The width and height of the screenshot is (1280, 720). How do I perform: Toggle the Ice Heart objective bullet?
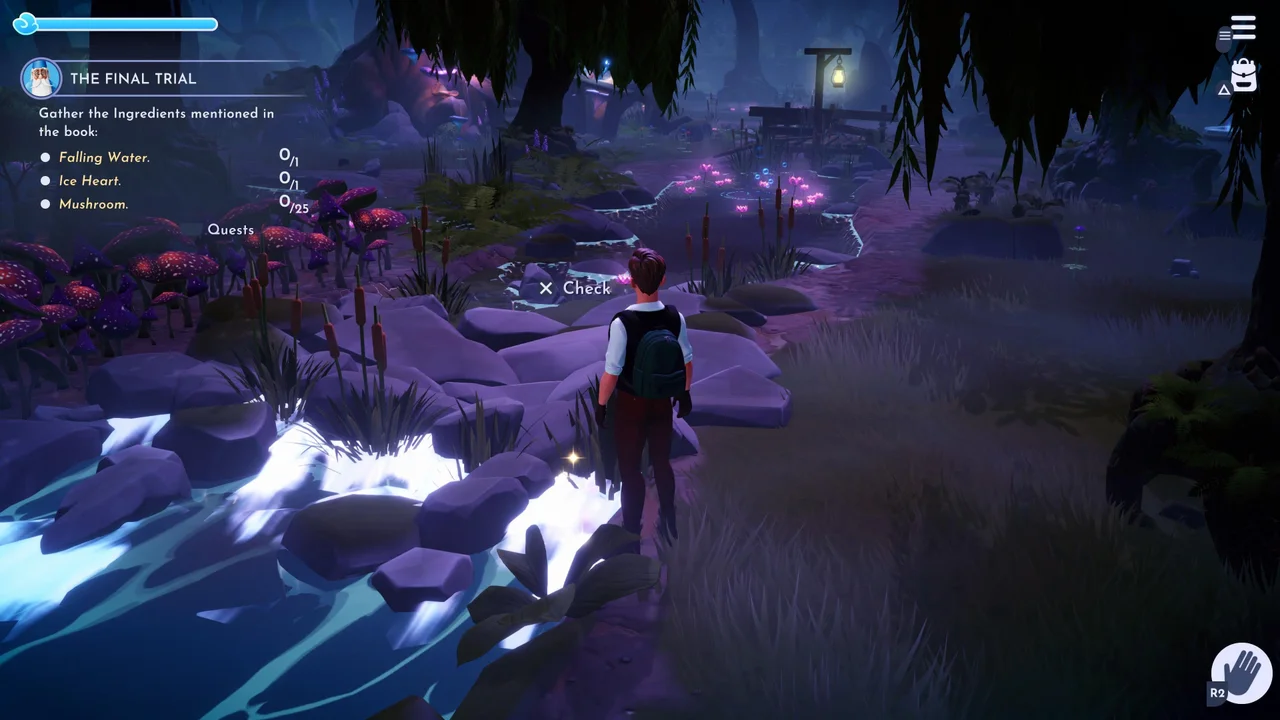click(x=45, y=180)
